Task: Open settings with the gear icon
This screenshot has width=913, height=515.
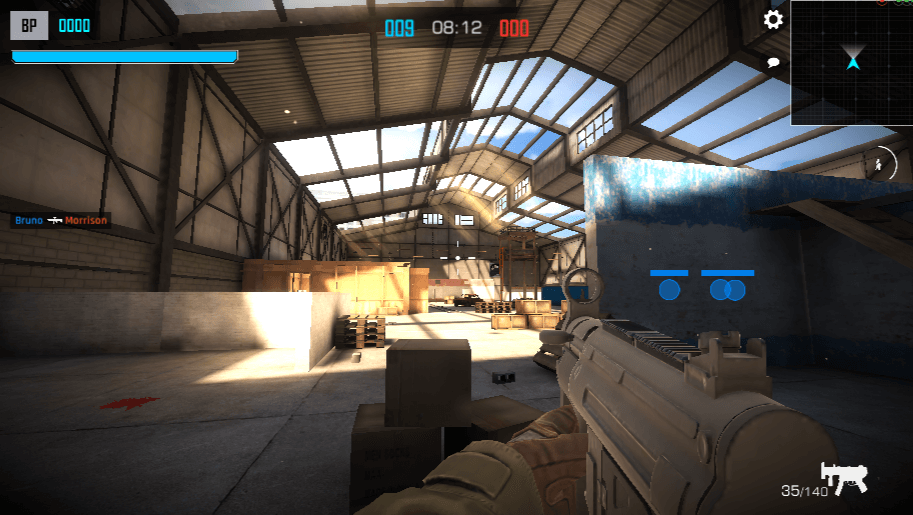Action: [x=773, y=20]
